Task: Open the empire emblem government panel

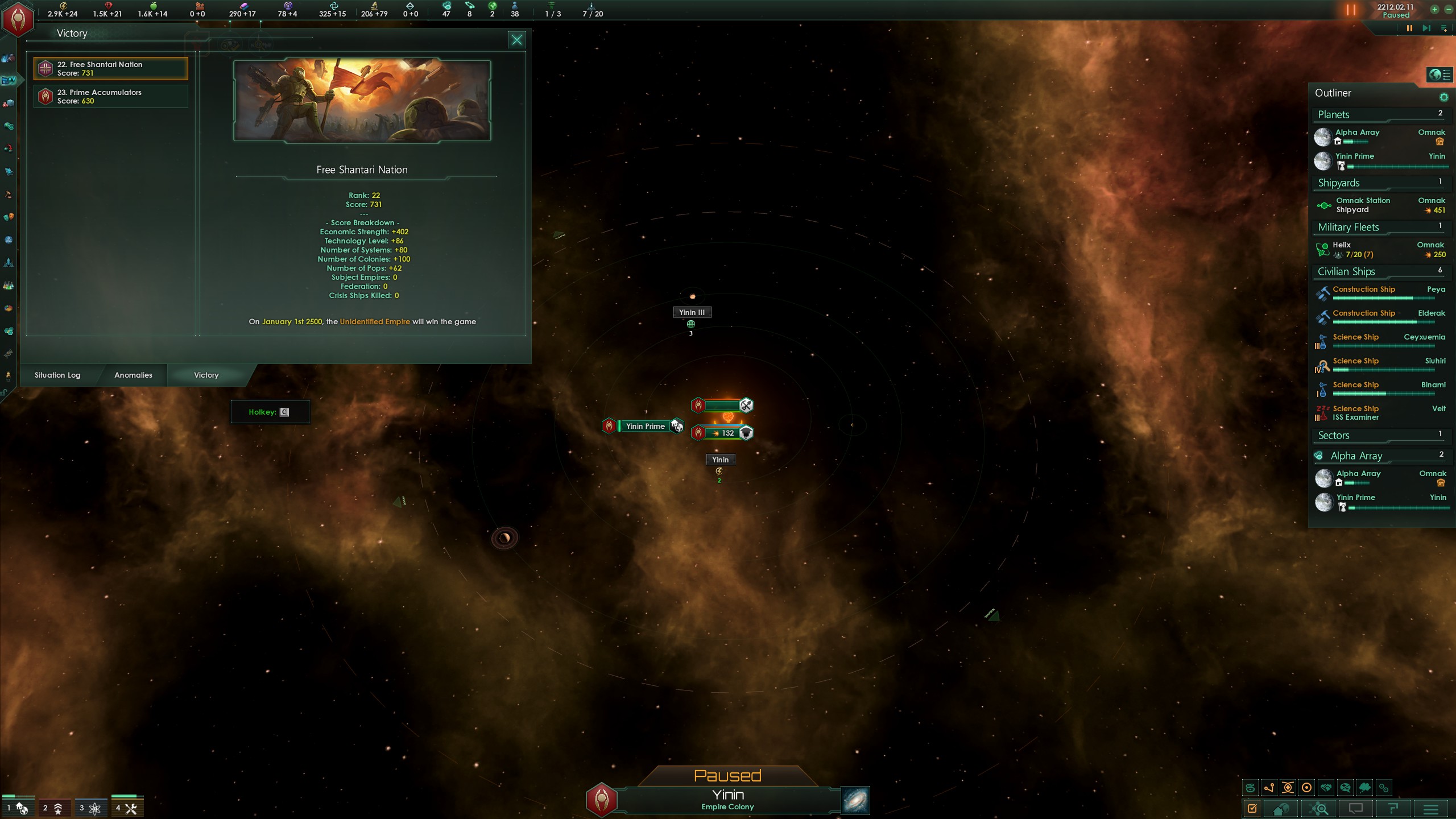Action: (18, 19)
